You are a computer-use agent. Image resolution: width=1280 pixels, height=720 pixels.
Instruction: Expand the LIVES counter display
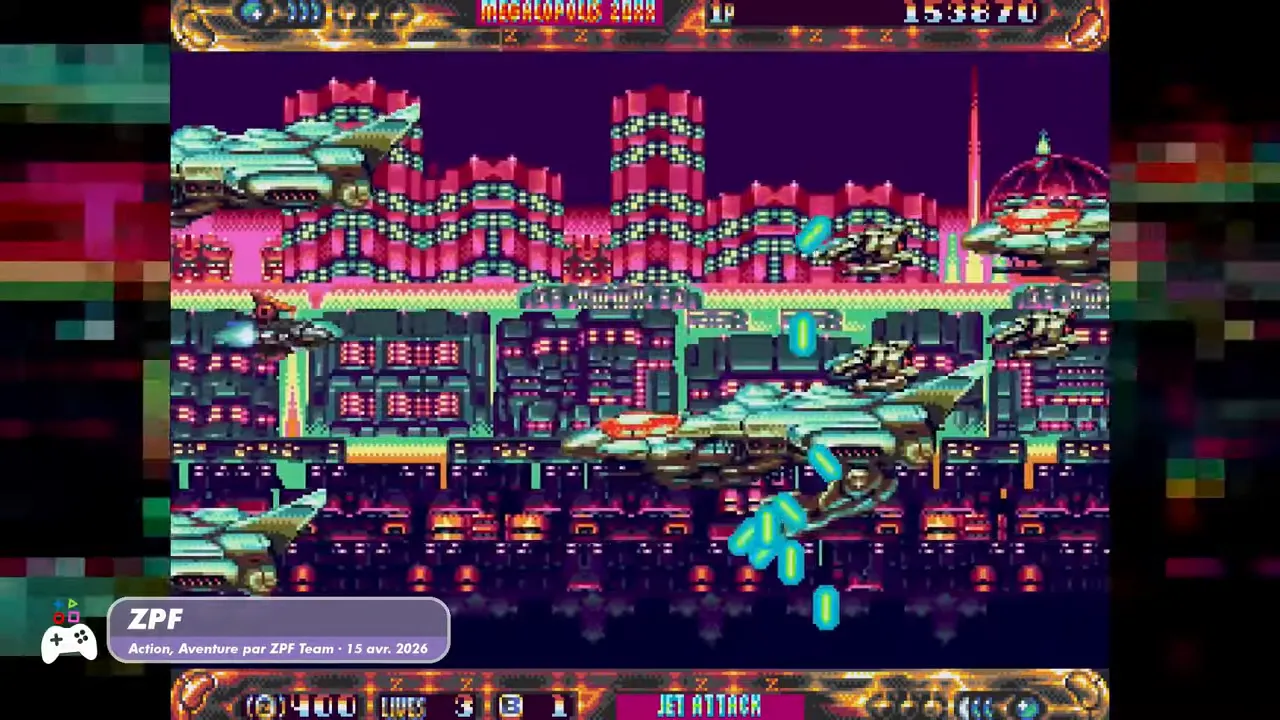(402, 706)
